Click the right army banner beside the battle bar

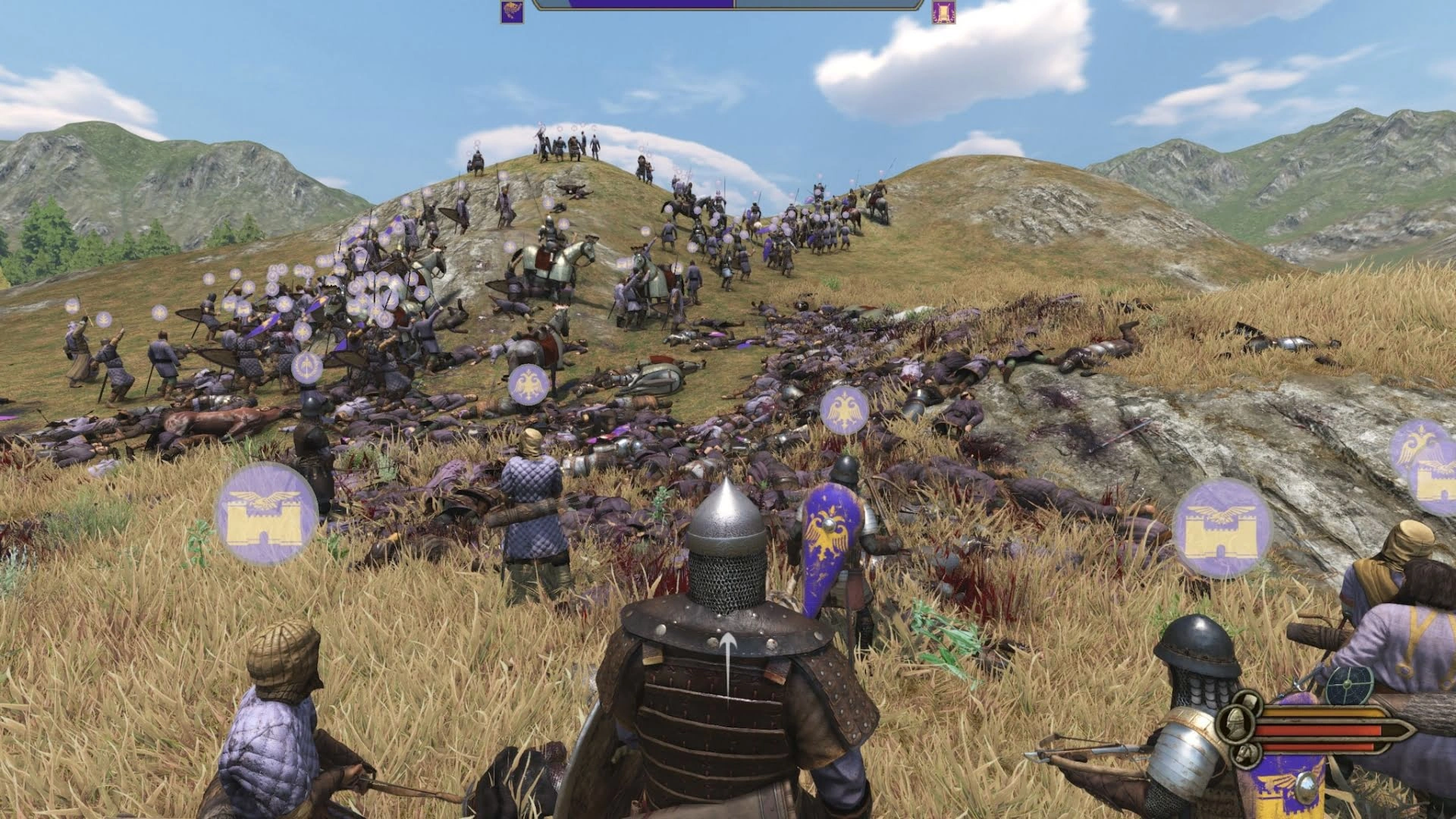[x=943, y=11]
